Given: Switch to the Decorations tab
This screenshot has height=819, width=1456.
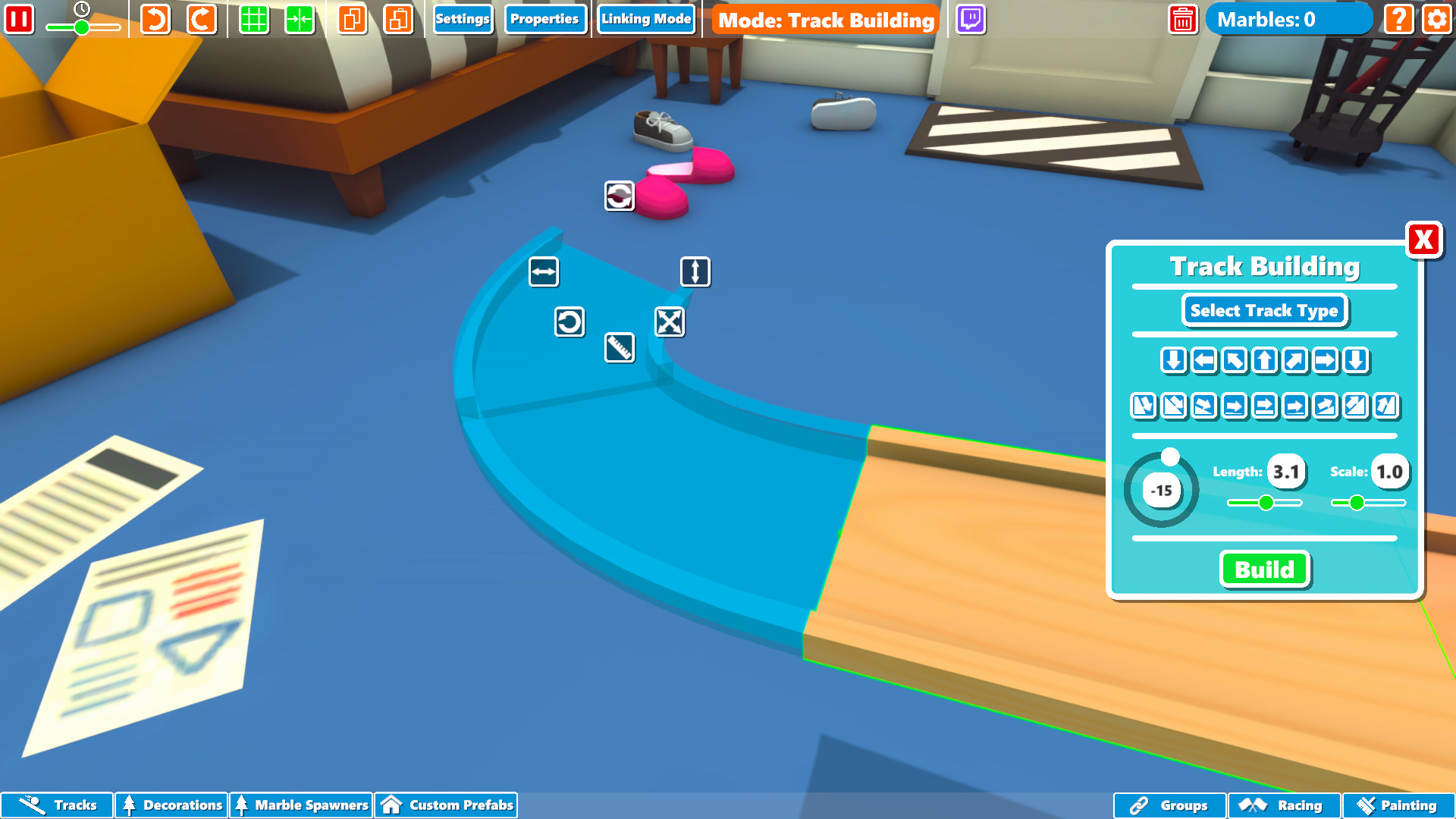Looking at the screenshot, I should click(x=171, y=805).
